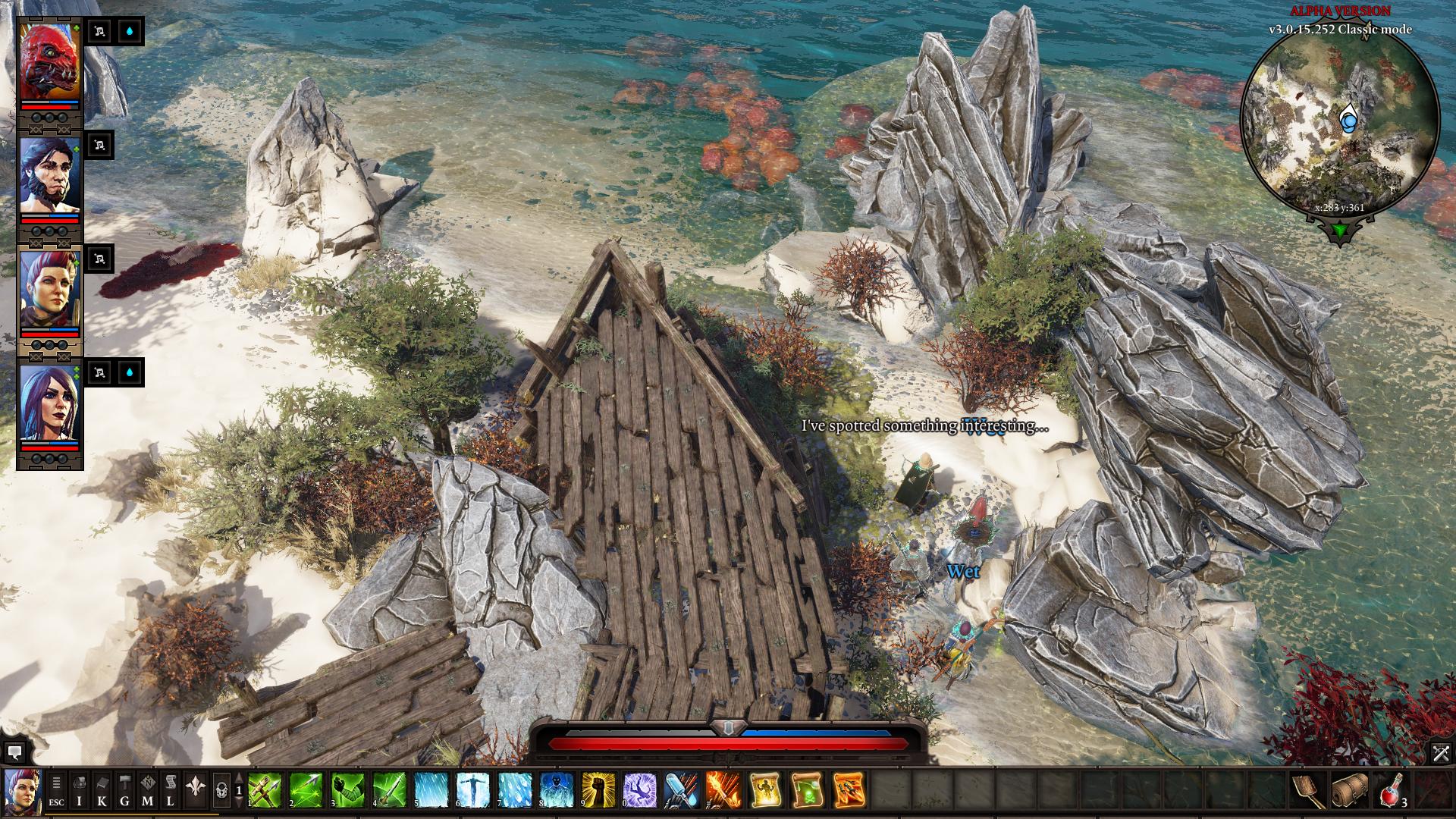
Task: Use the green skull poison scroll
Action: pyautogui.click(x=807, y=790)
